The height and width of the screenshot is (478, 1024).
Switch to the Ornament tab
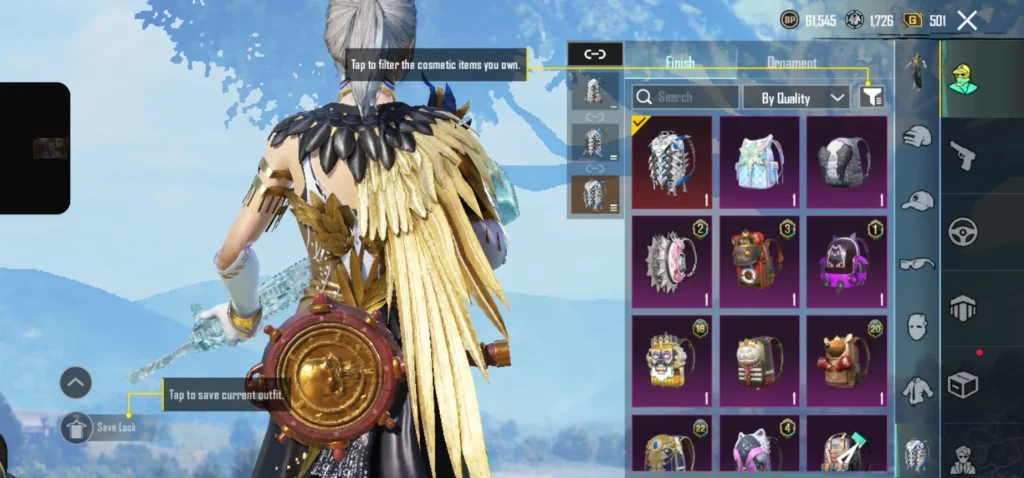point(792,63)
